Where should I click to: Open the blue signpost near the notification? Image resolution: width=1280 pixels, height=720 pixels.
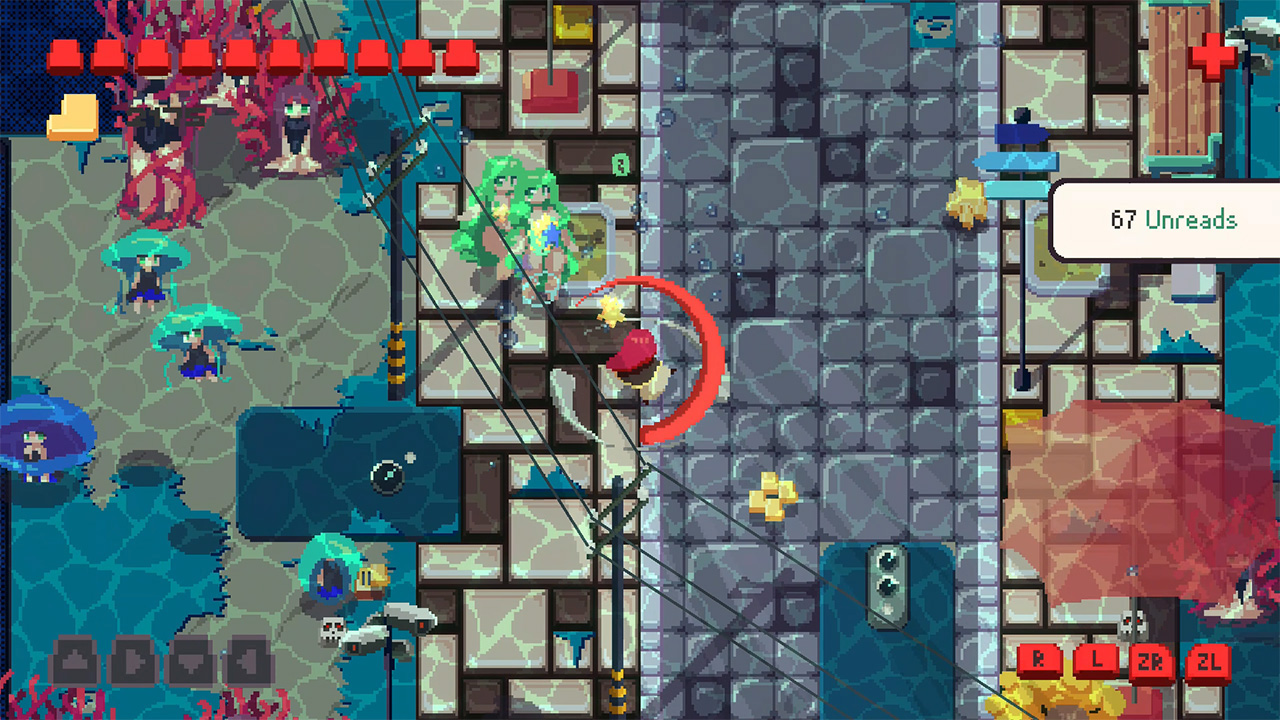coord(1020,160)
